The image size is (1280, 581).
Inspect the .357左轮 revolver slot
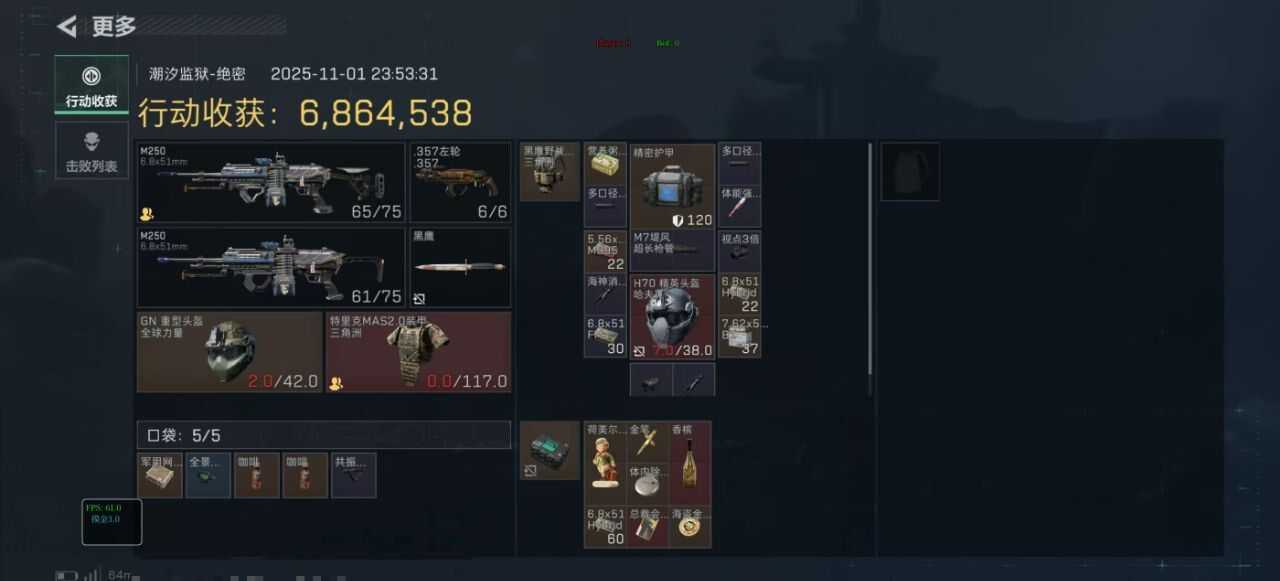(x=460, y=182)
